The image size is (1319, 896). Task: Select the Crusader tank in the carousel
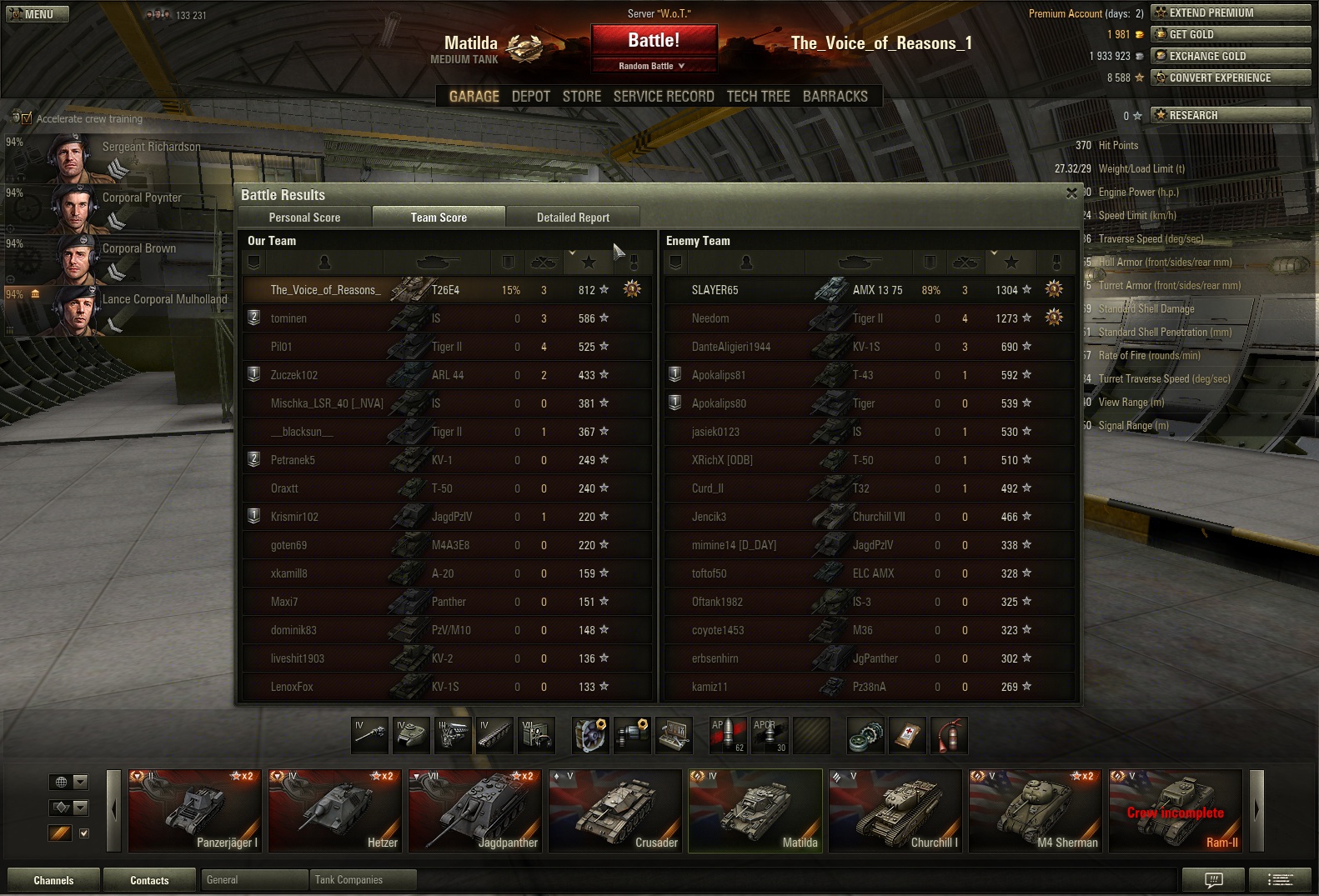pyautogui.click(x=615, y=810)
